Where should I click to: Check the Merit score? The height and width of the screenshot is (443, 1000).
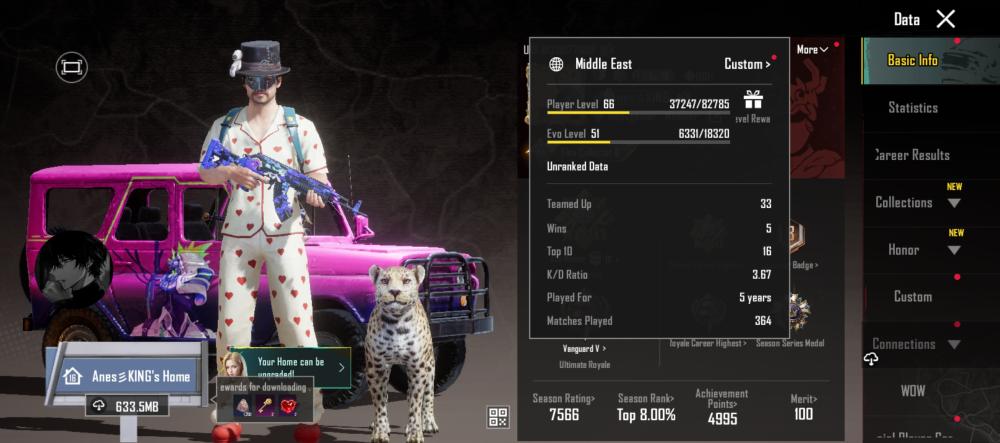[802, 406]
